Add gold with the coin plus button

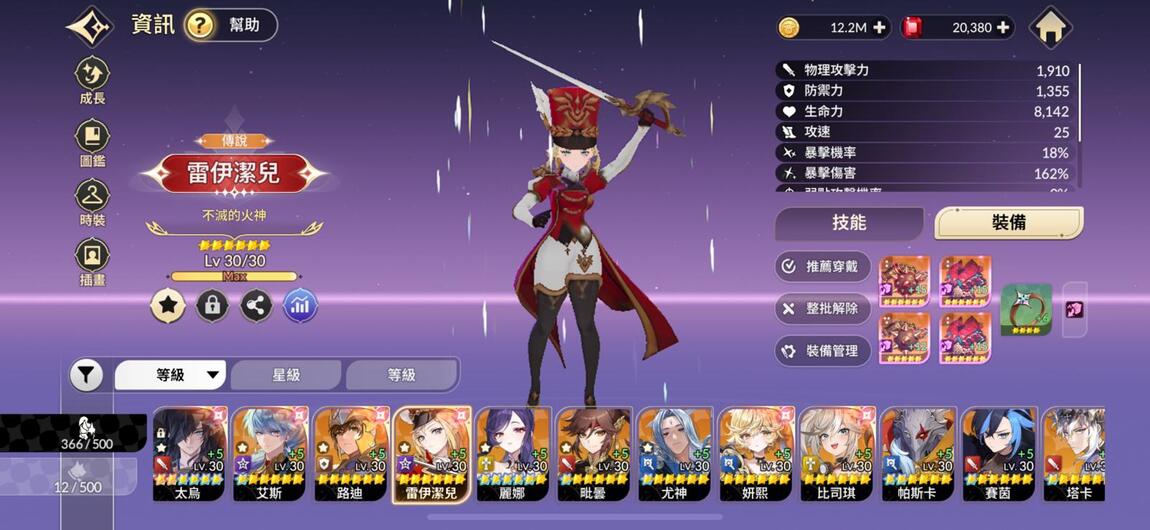coord(879,28)
